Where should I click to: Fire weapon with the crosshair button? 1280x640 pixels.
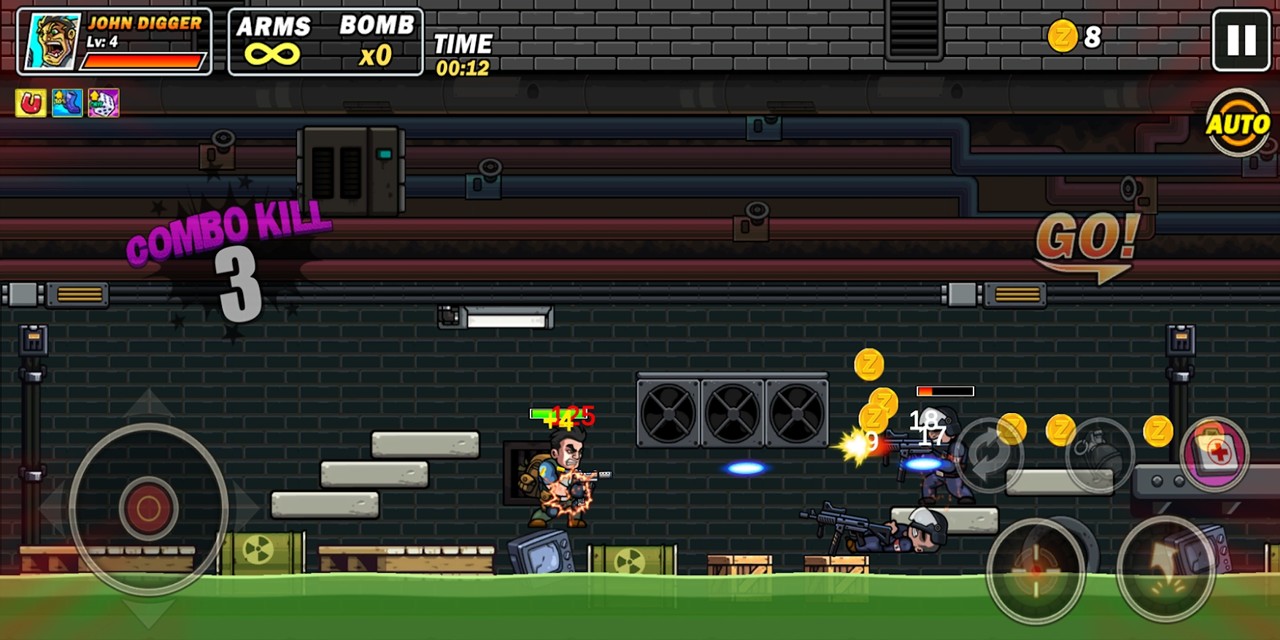(x=1037, y=567)
